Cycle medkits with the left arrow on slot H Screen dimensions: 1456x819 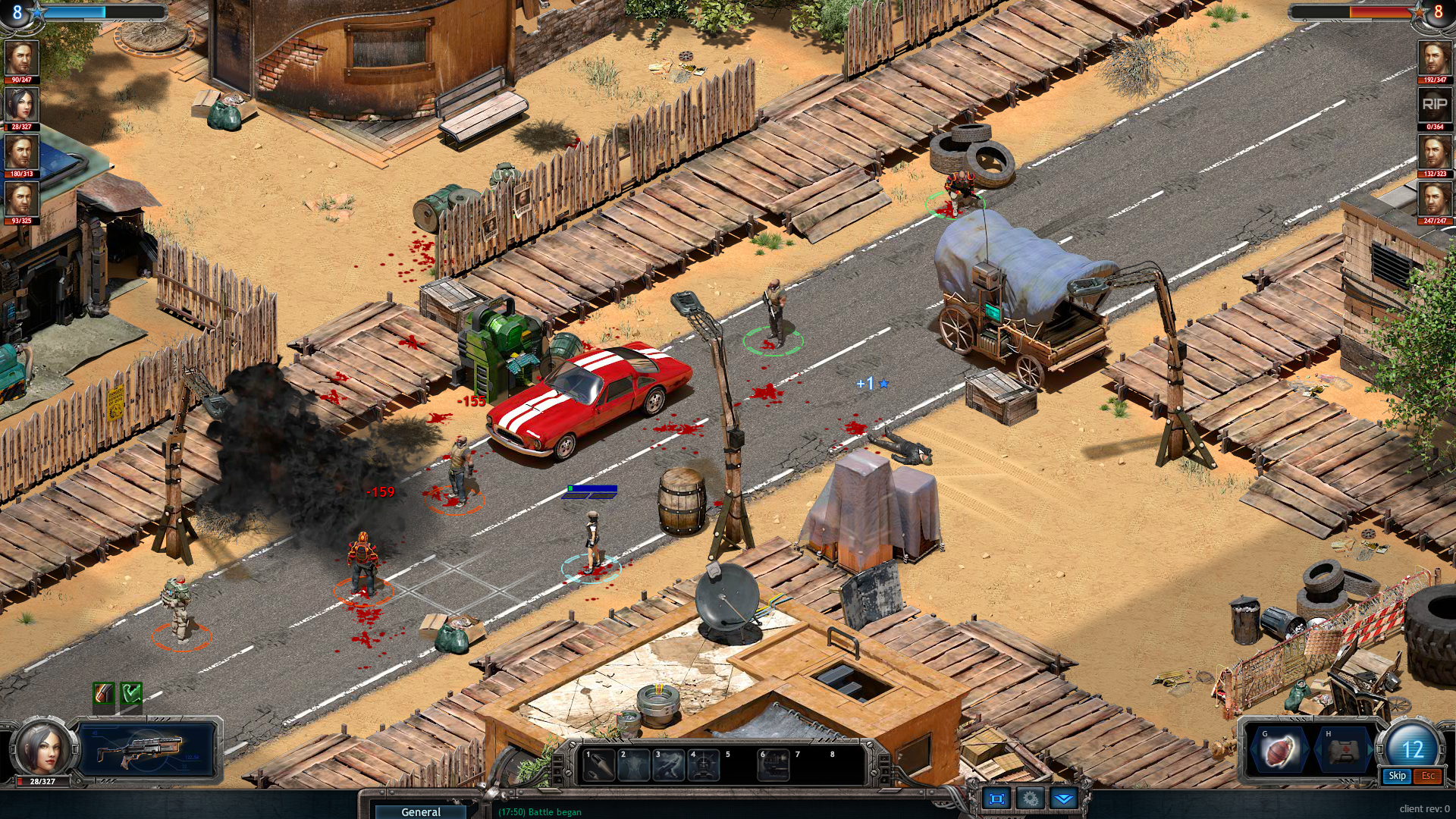(1317, 748)
